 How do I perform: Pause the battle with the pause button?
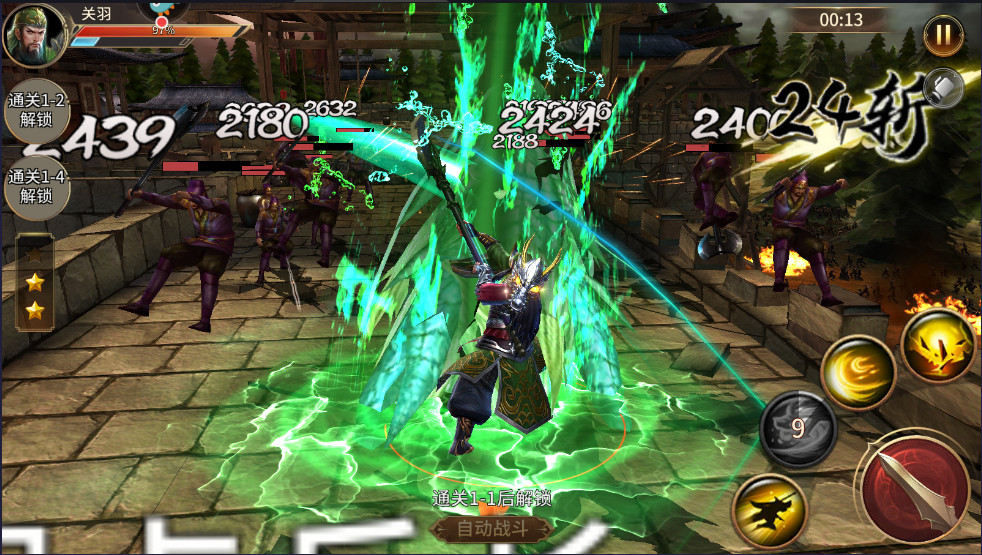point(942,35)
